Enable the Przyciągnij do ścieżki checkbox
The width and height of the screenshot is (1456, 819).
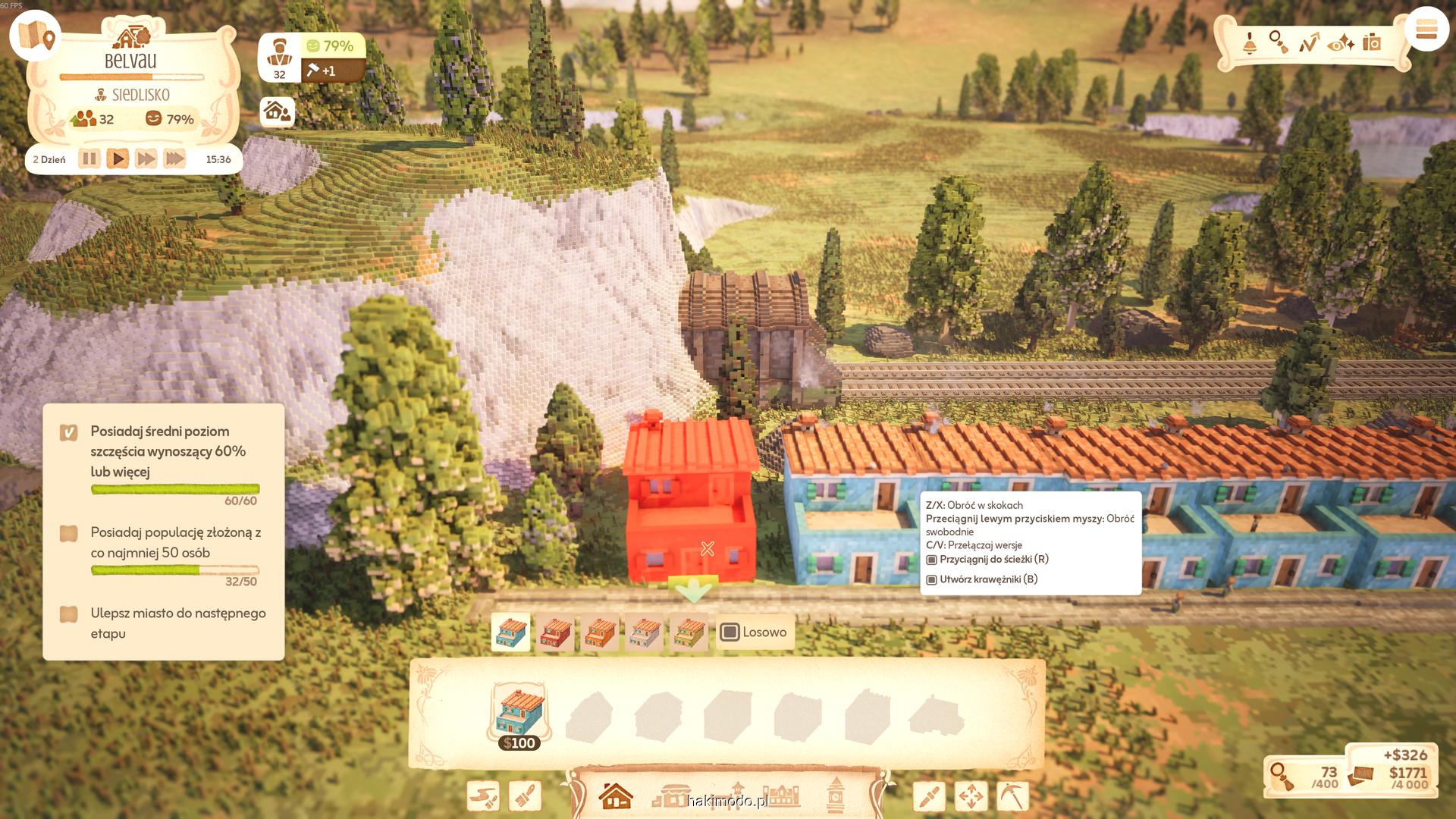click(x=932, y=560)
